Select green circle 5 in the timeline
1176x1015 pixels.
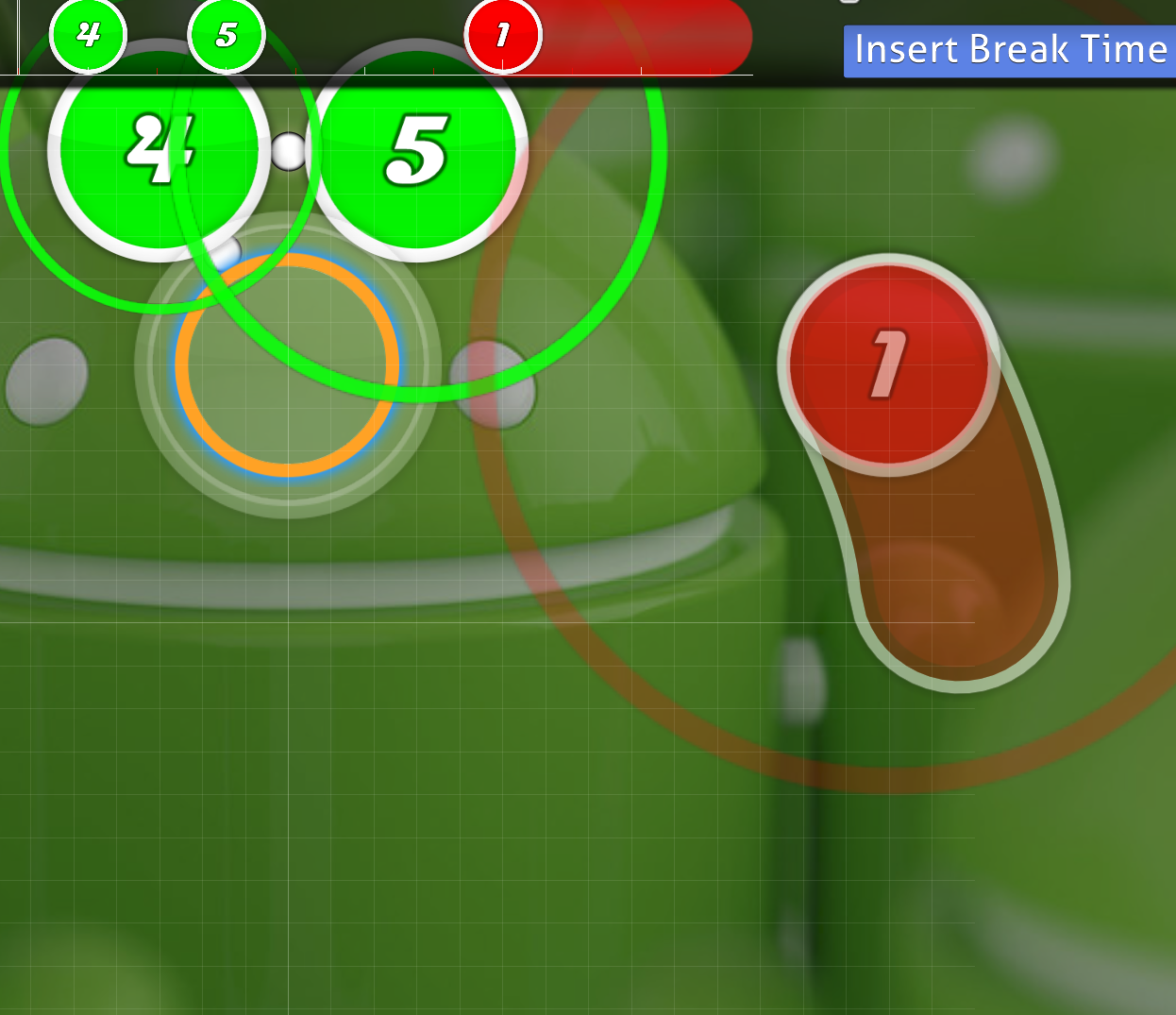tap(227, 35)
